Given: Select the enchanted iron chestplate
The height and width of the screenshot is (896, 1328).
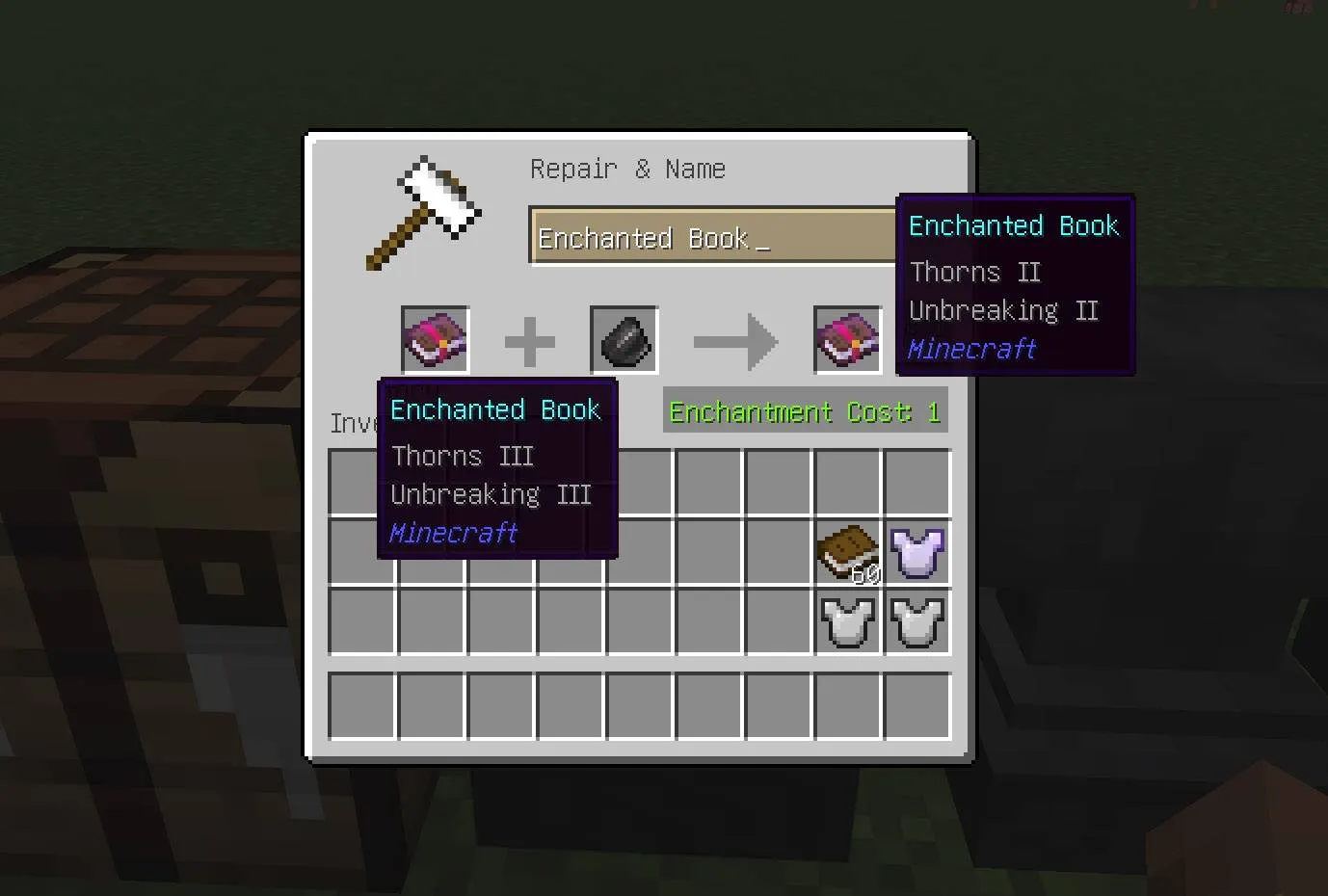Looking at the screenshot, I should [x=916, y=552].
